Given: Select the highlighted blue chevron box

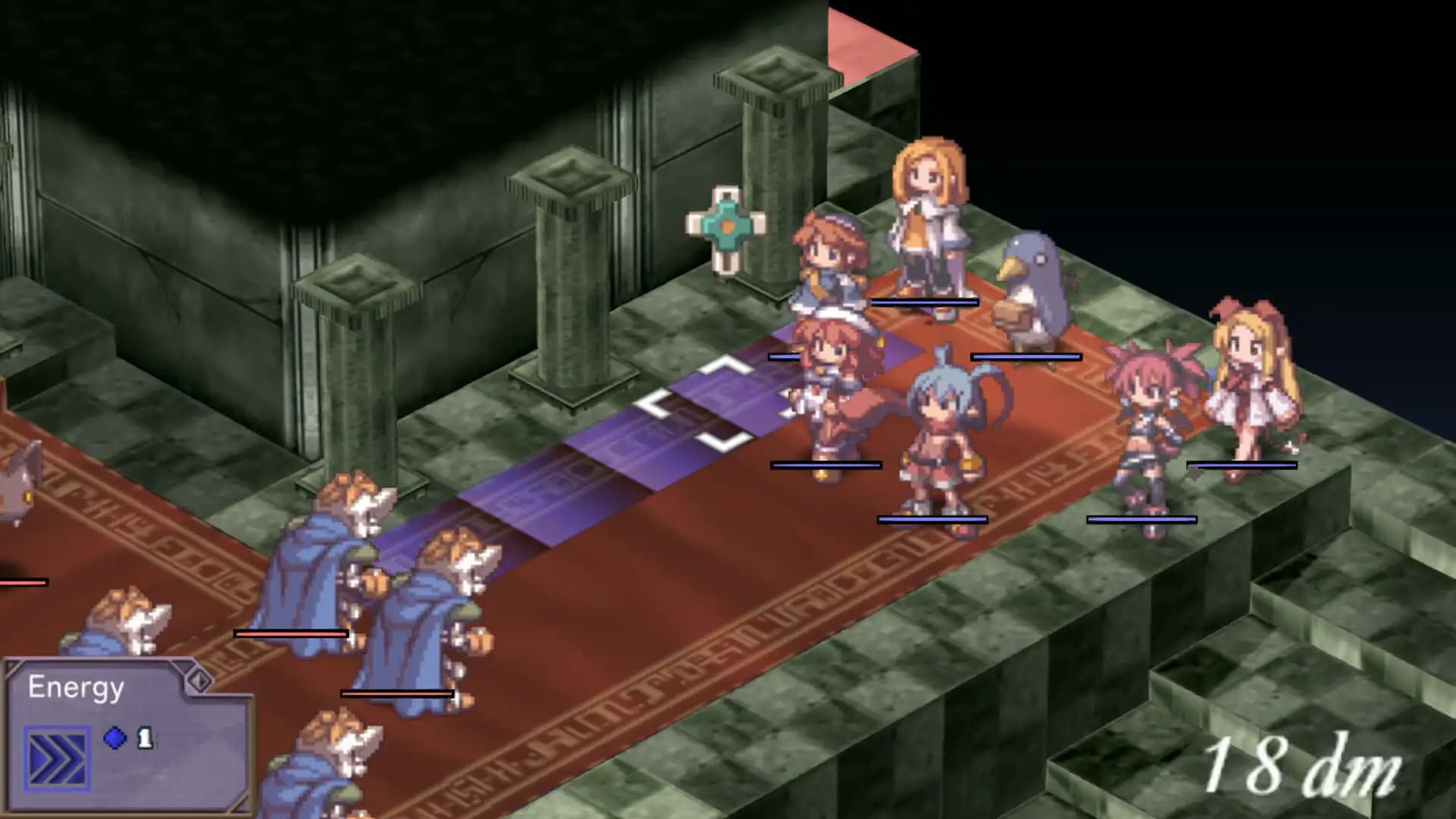Looking at the screenshot, I should pos(57,759).
